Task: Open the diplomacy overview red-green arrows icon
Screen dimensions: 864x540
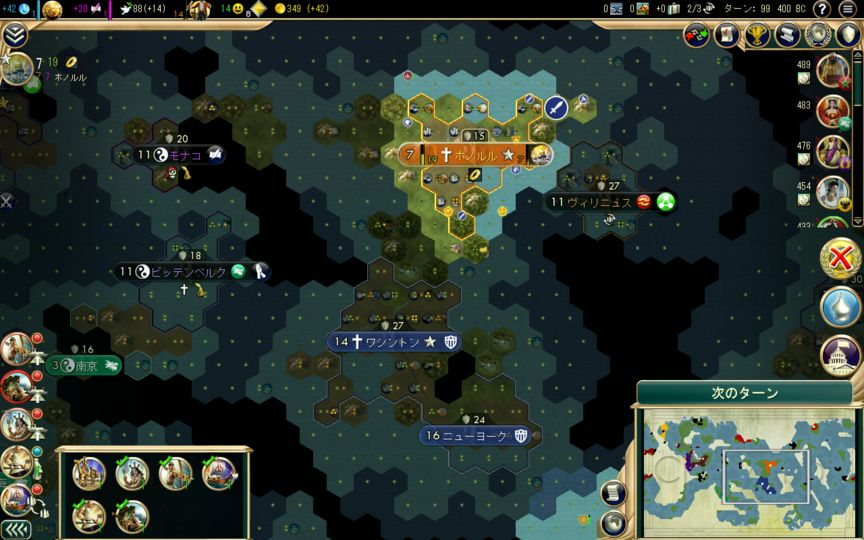Action: pos(697,35)
